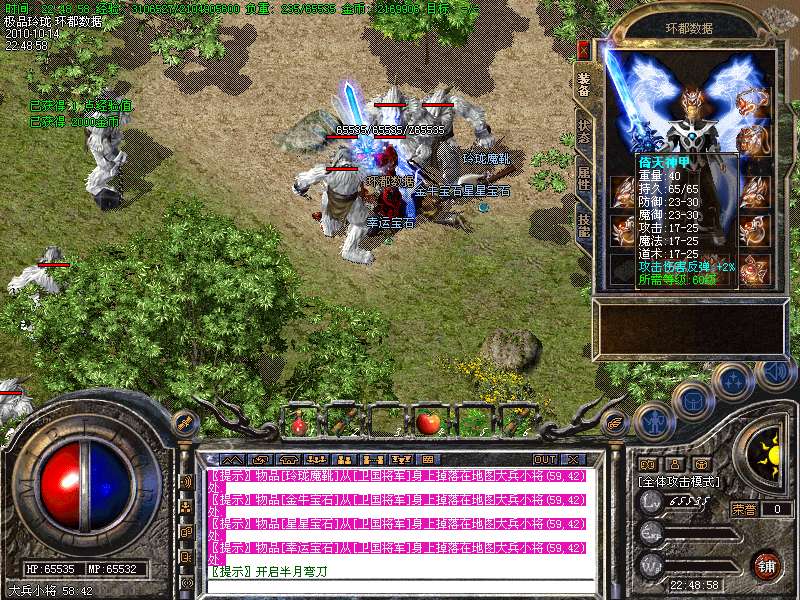The width and height of the screenshot is (800, 600).
Task: Click the OUT button above the chat
Action: pyautogui.click(x=545, y=459)
